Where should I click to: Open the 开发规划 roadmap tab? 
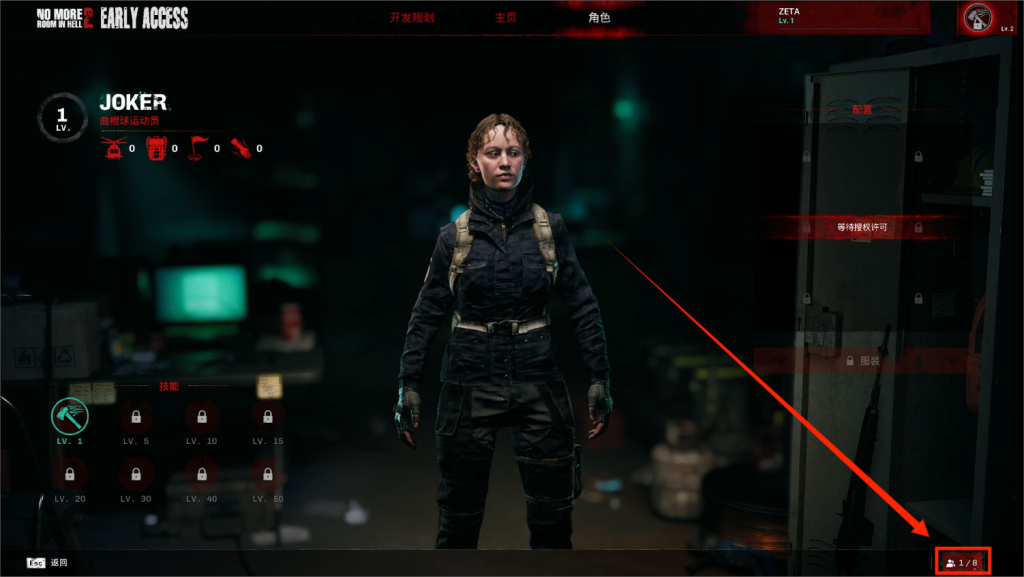pyautogui.click(x=412, y=18)
